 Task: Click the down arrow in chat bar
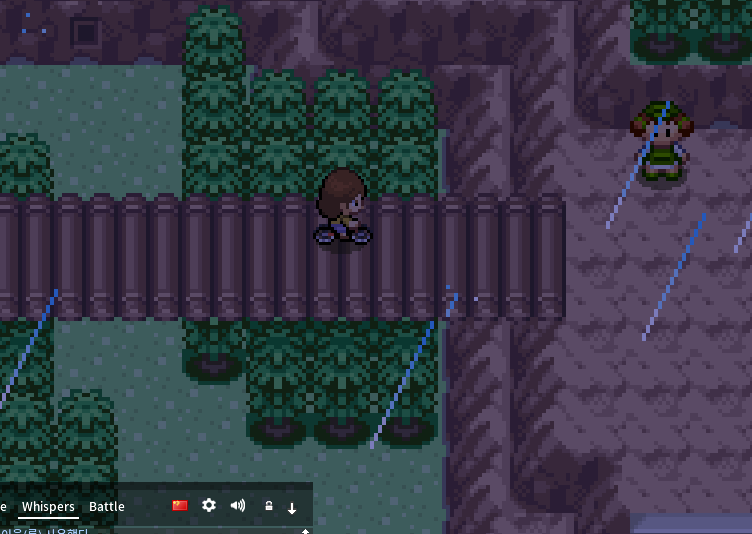(292, 507)
